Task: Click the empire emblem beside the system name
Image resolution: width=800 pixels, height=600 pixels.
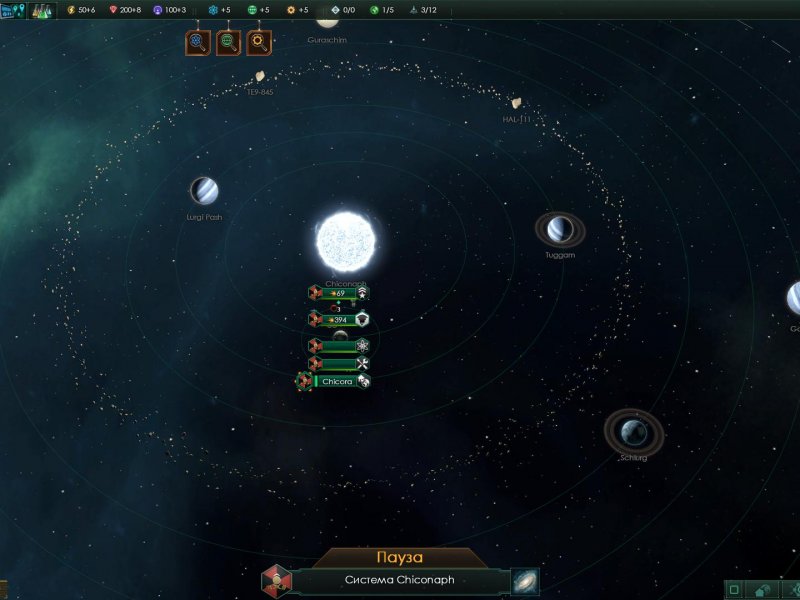Action: tap(276, 581)
